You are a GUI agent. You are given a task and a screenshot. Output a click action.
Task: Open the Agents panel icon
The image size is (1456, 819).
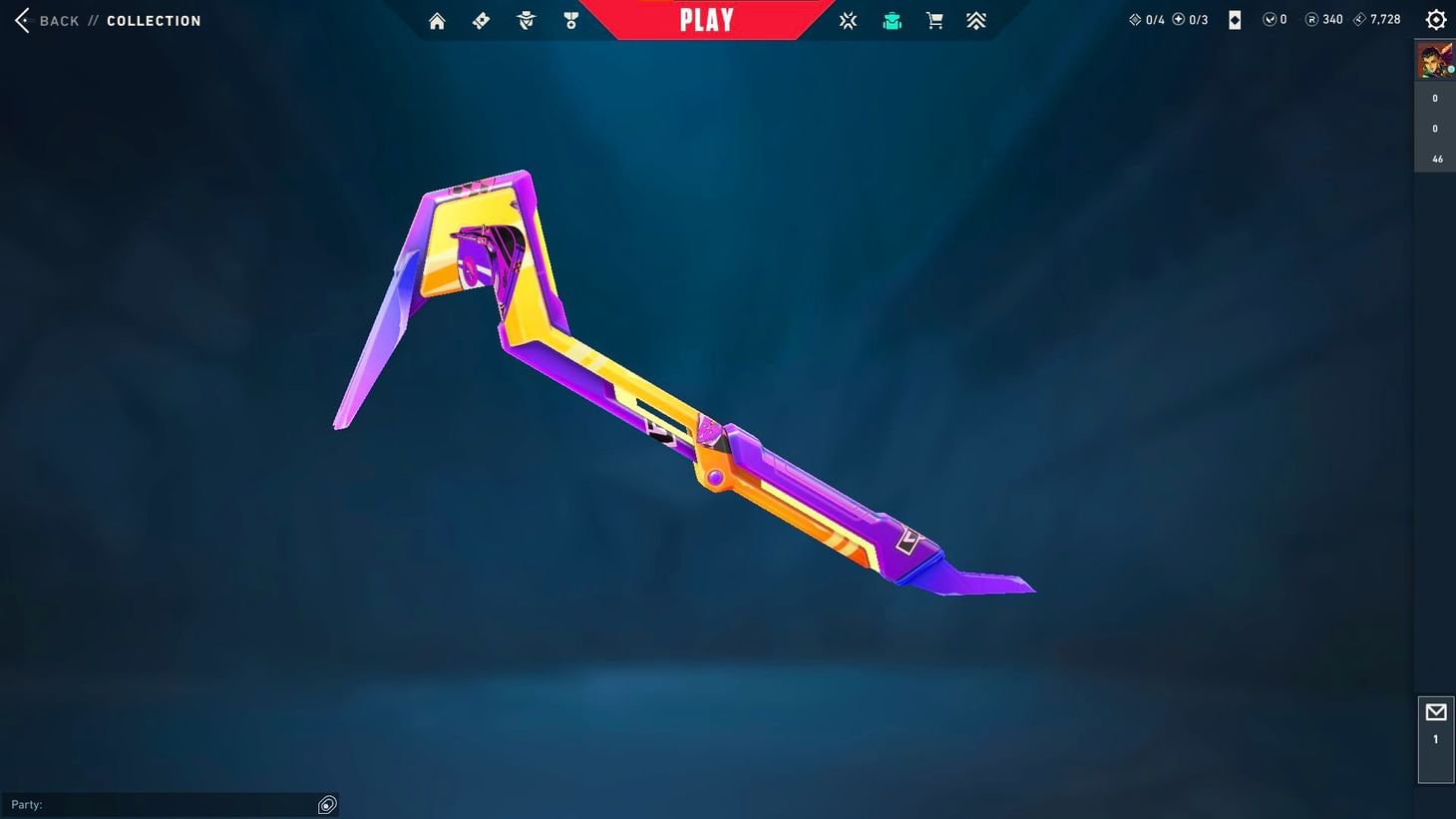coord(526,20)
